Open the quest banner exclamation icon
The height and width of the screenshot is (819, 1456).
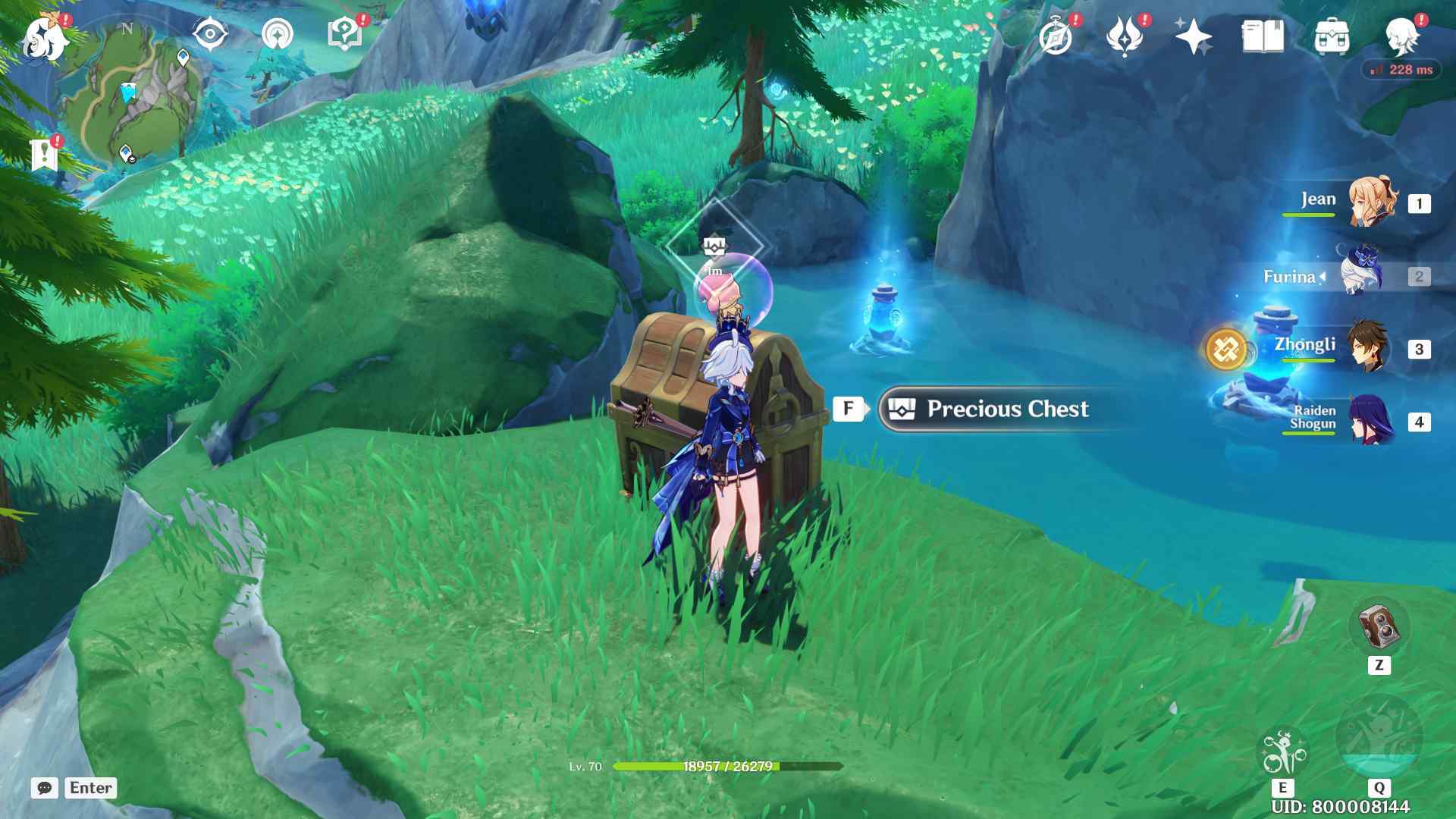click(45, 154)
